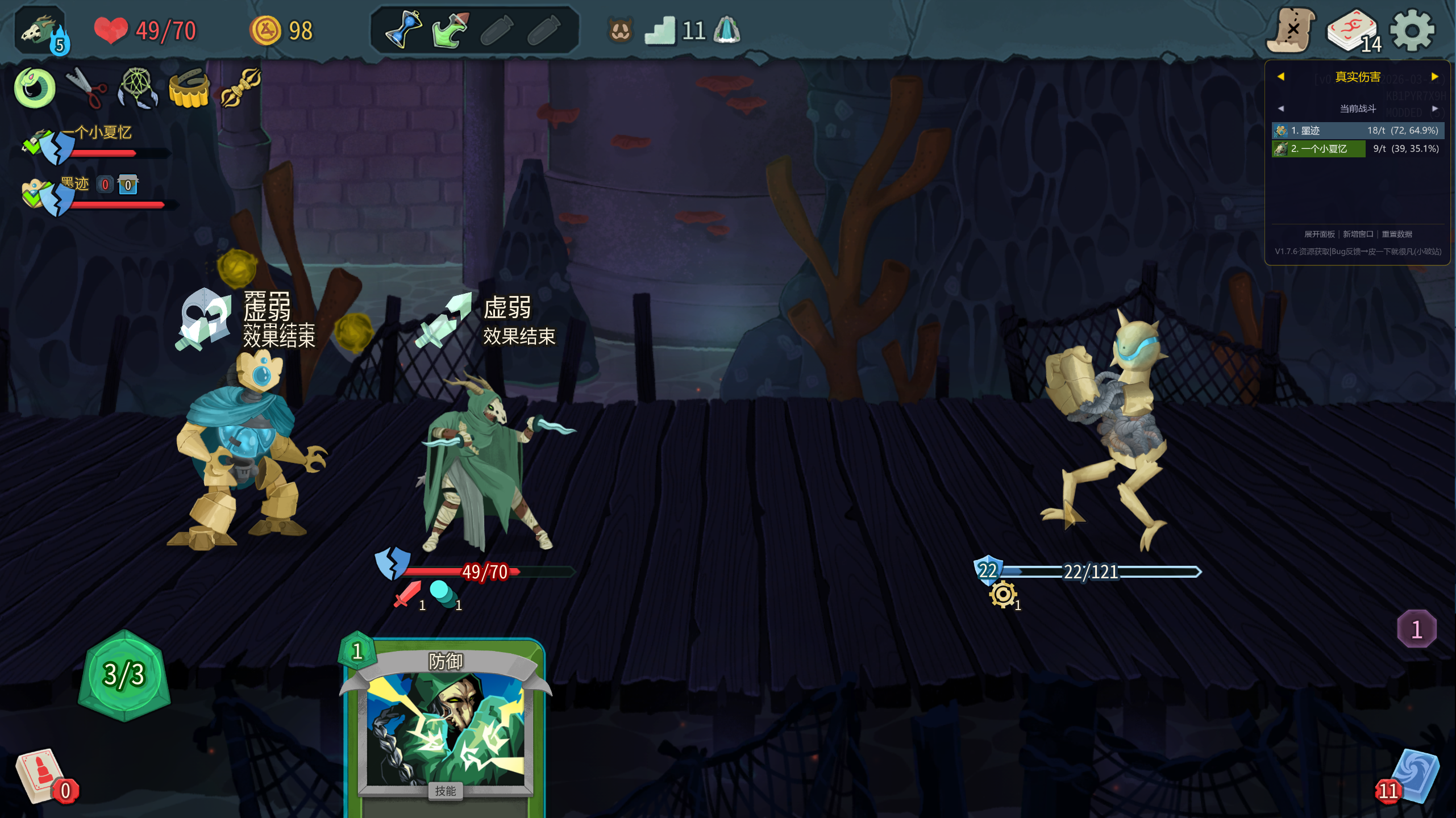Use the blue hourglass potion

click(403, 30)
